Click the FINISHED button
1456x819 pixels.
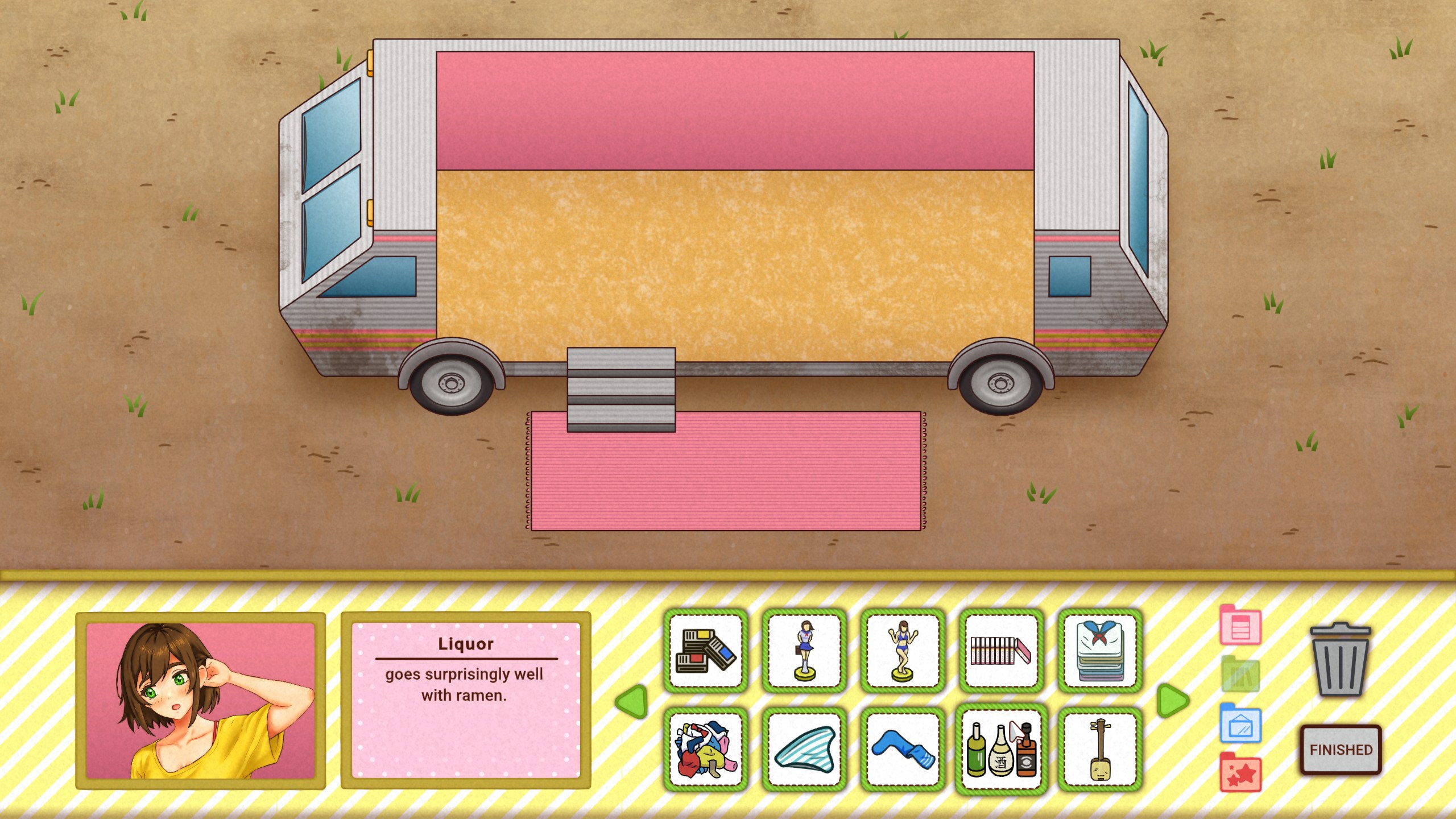coord(1341,749)
